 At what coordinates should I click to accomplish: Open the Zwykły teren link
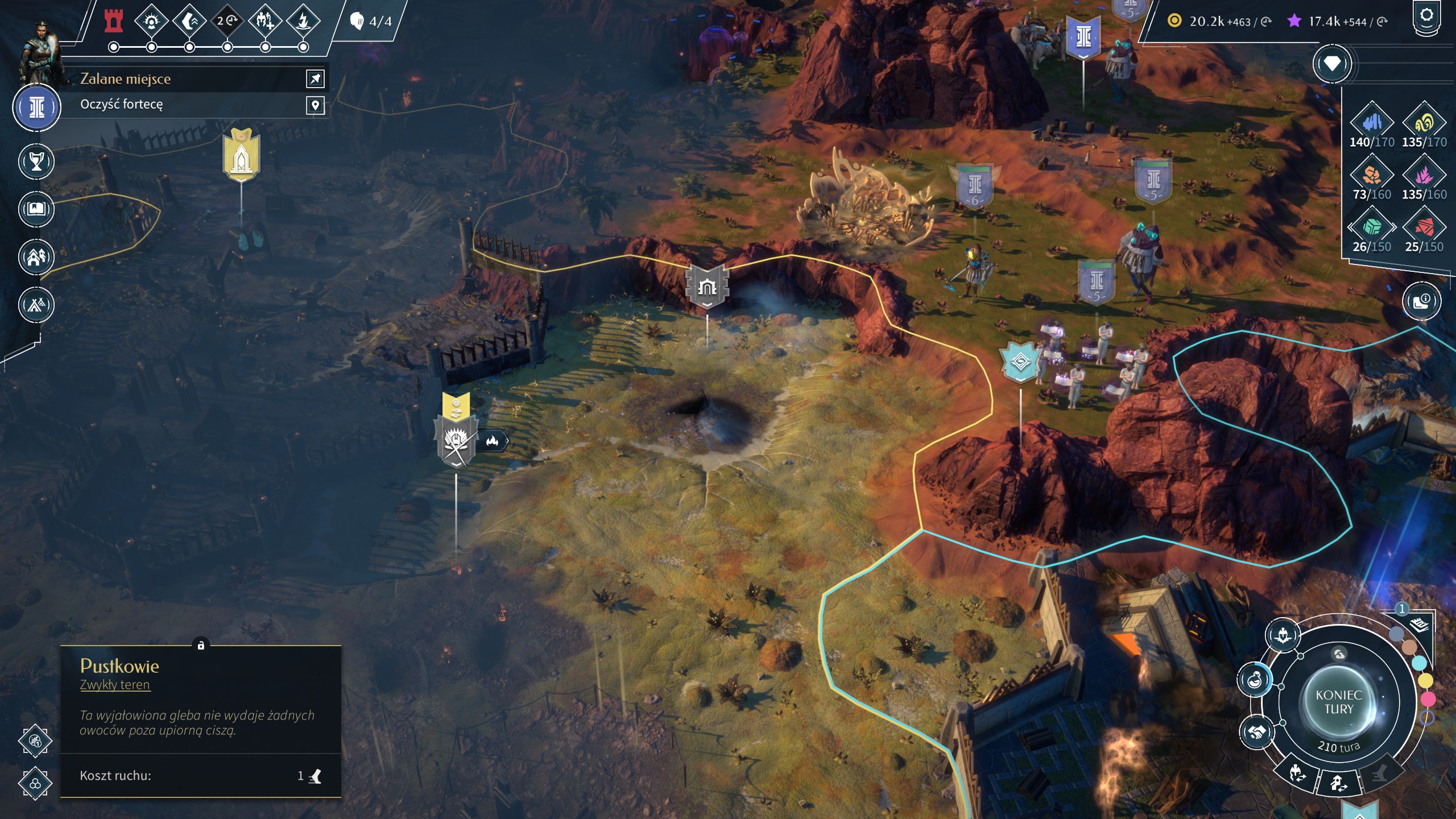pos(115,685)
